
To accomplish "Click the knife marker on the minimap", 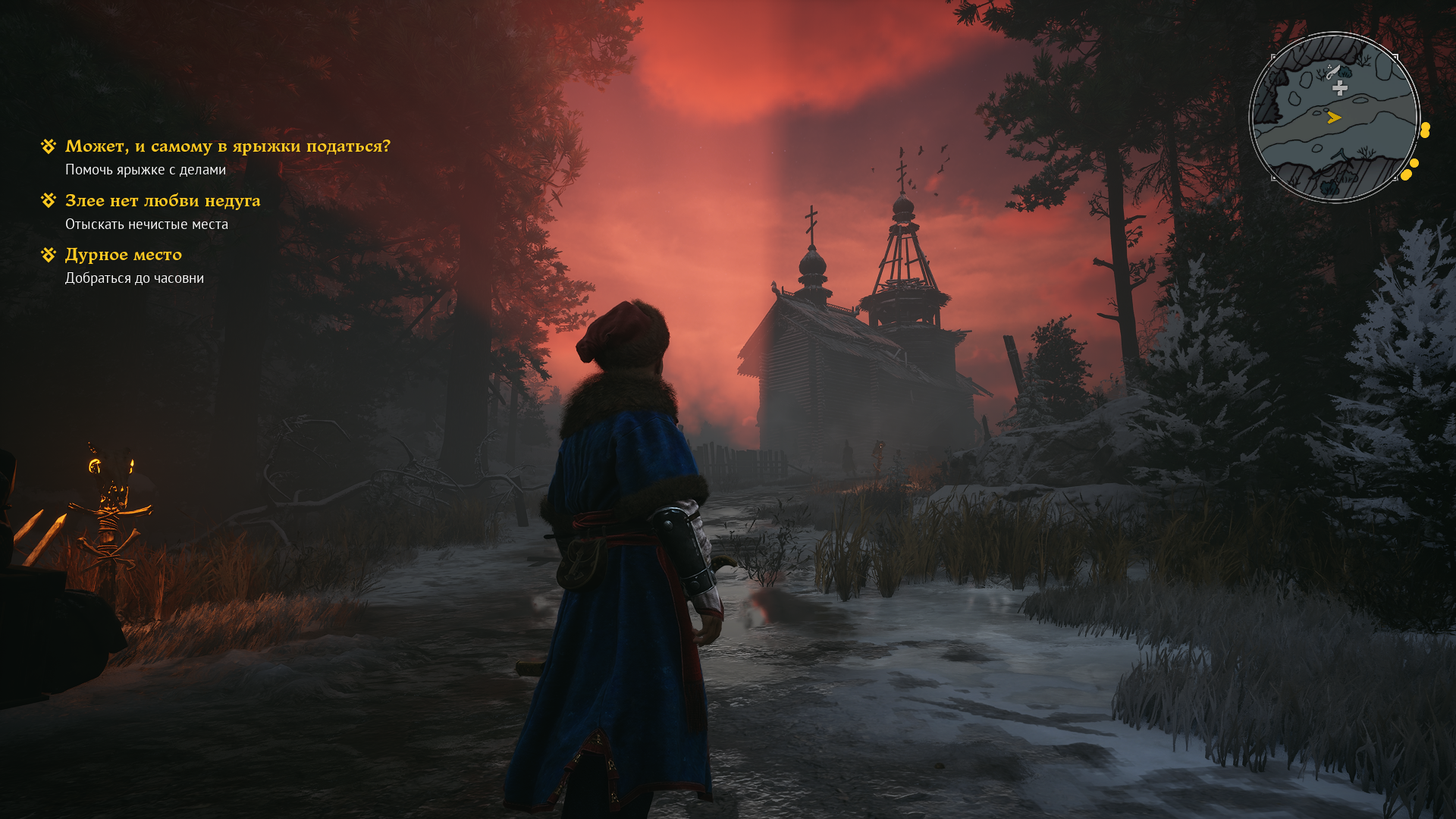I will [1332, 73].
